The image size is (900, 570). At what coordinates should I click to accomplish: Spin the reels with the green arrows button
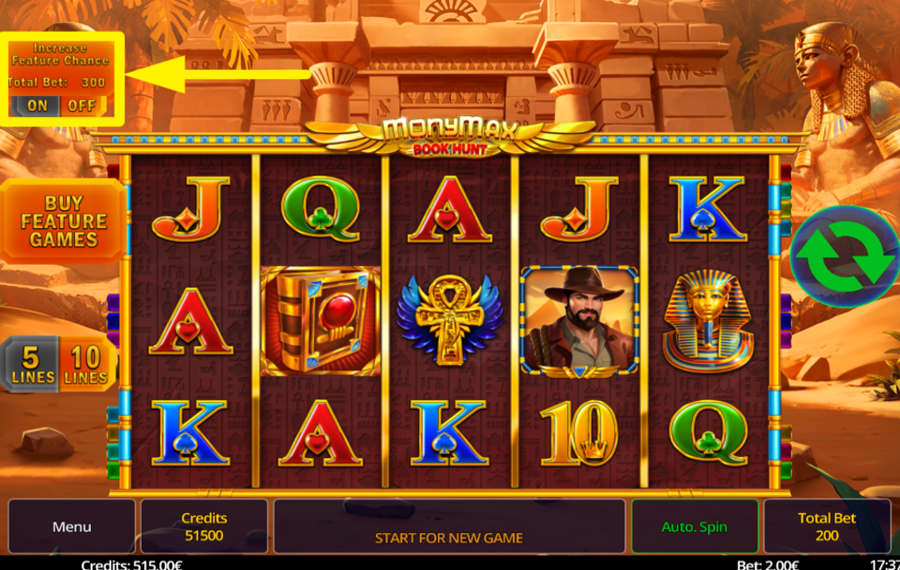coord(843,256)
